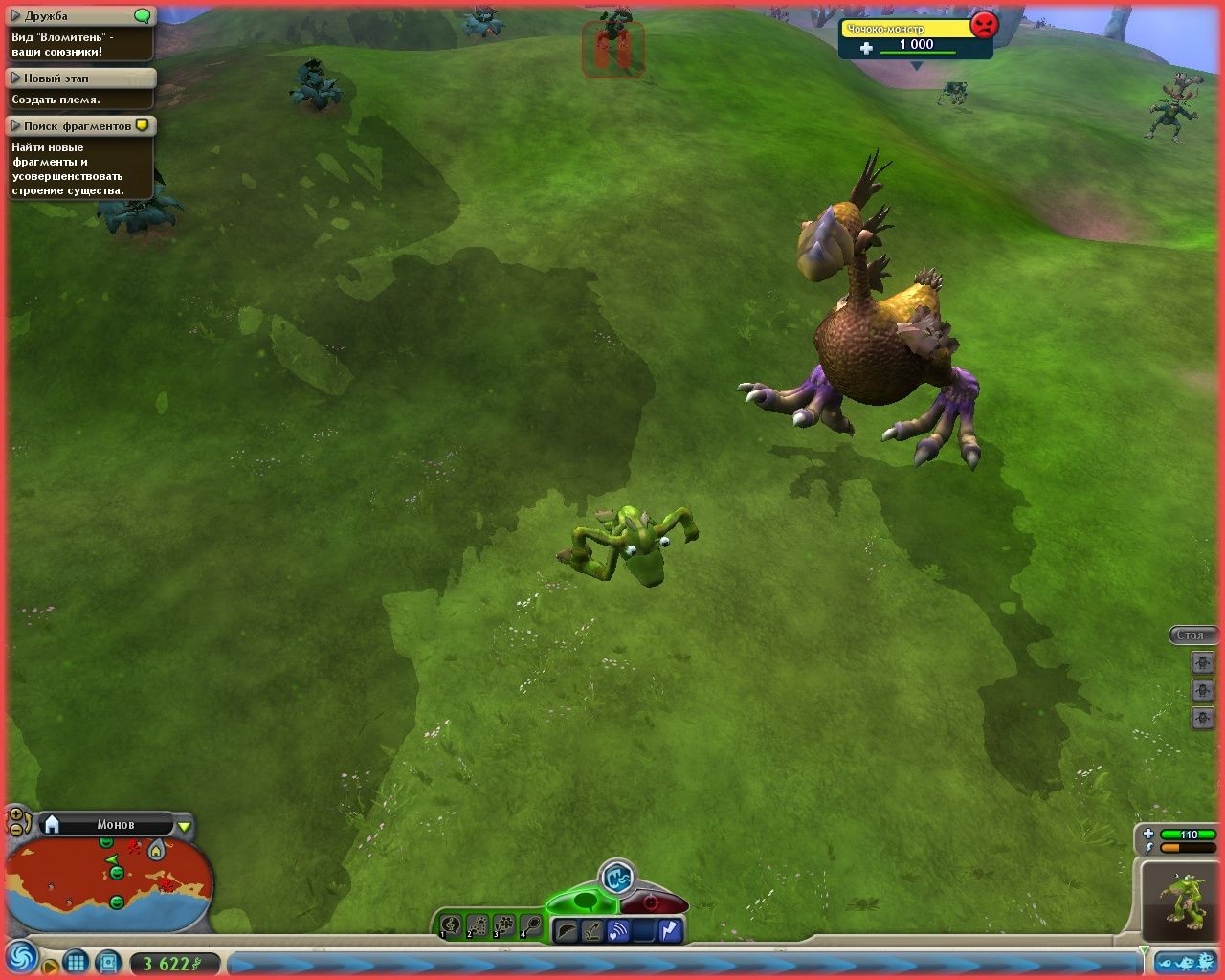The width and height of the screenshot is (1225, 980).
Task: Expand the Новый этап mission entry
Action: coord(15,78)
